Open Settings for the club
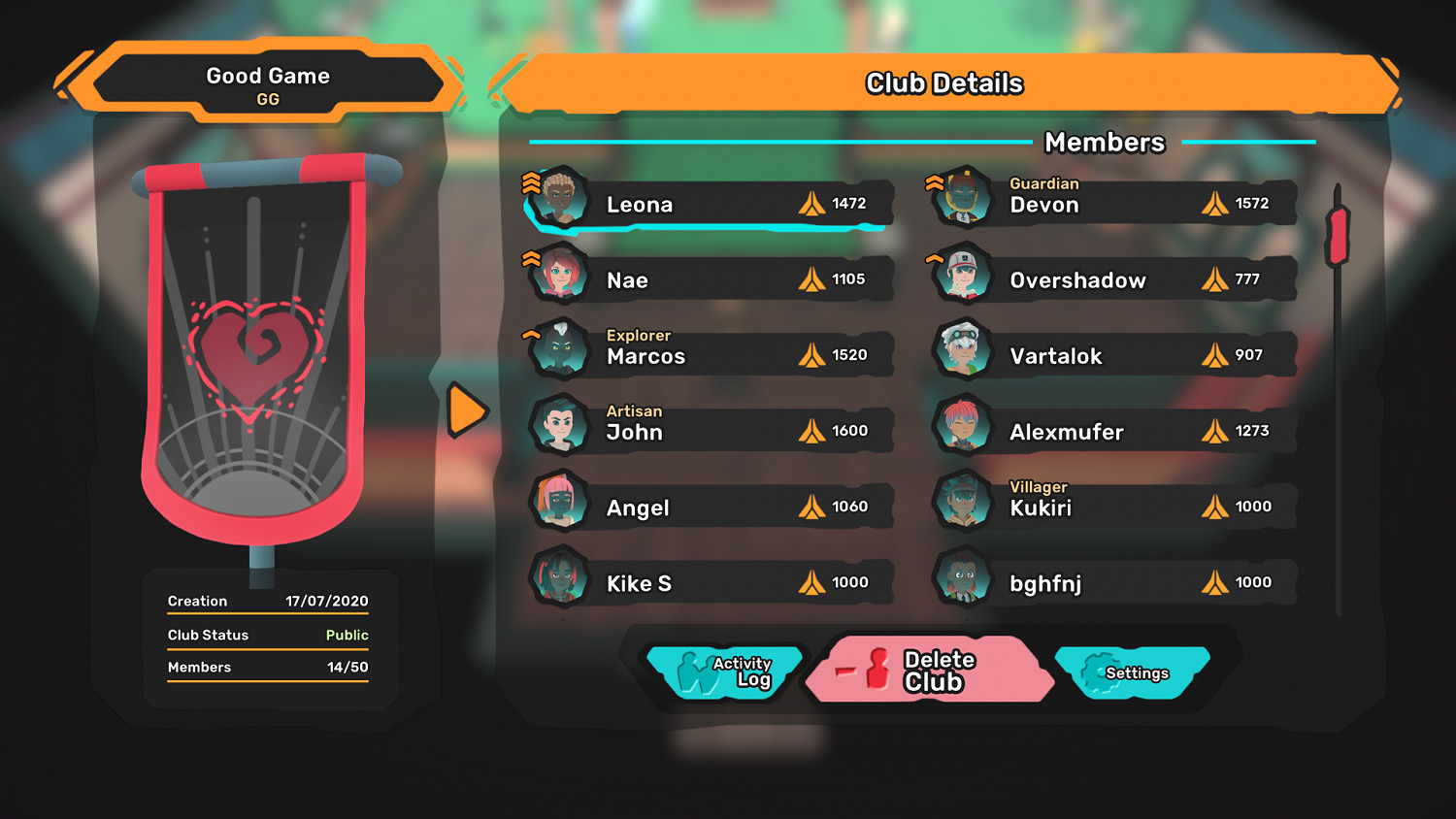The image size is (1456, 819). (x=1136, y=672)
